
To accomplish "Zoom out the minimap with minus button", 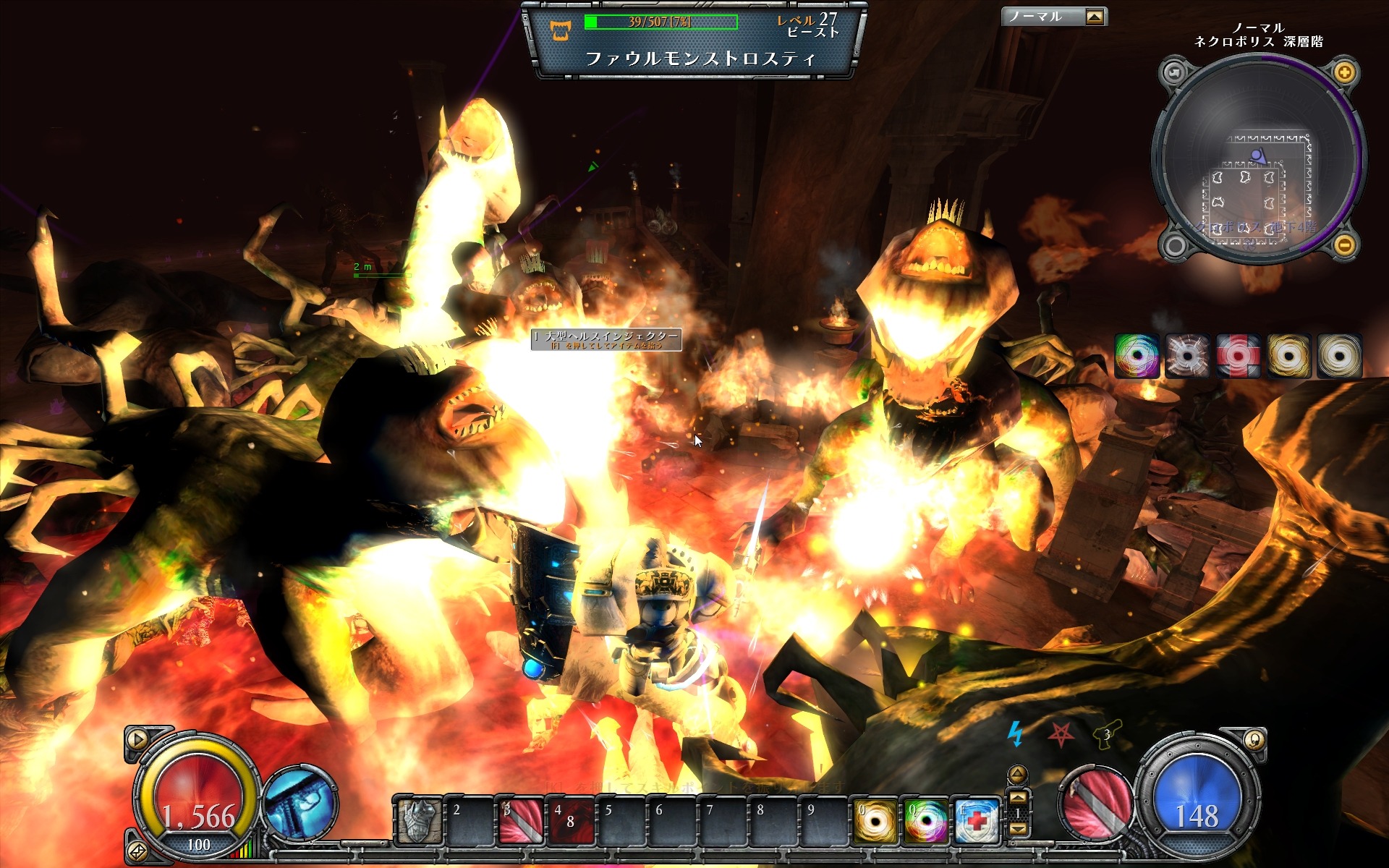I will pos(1344,245).
